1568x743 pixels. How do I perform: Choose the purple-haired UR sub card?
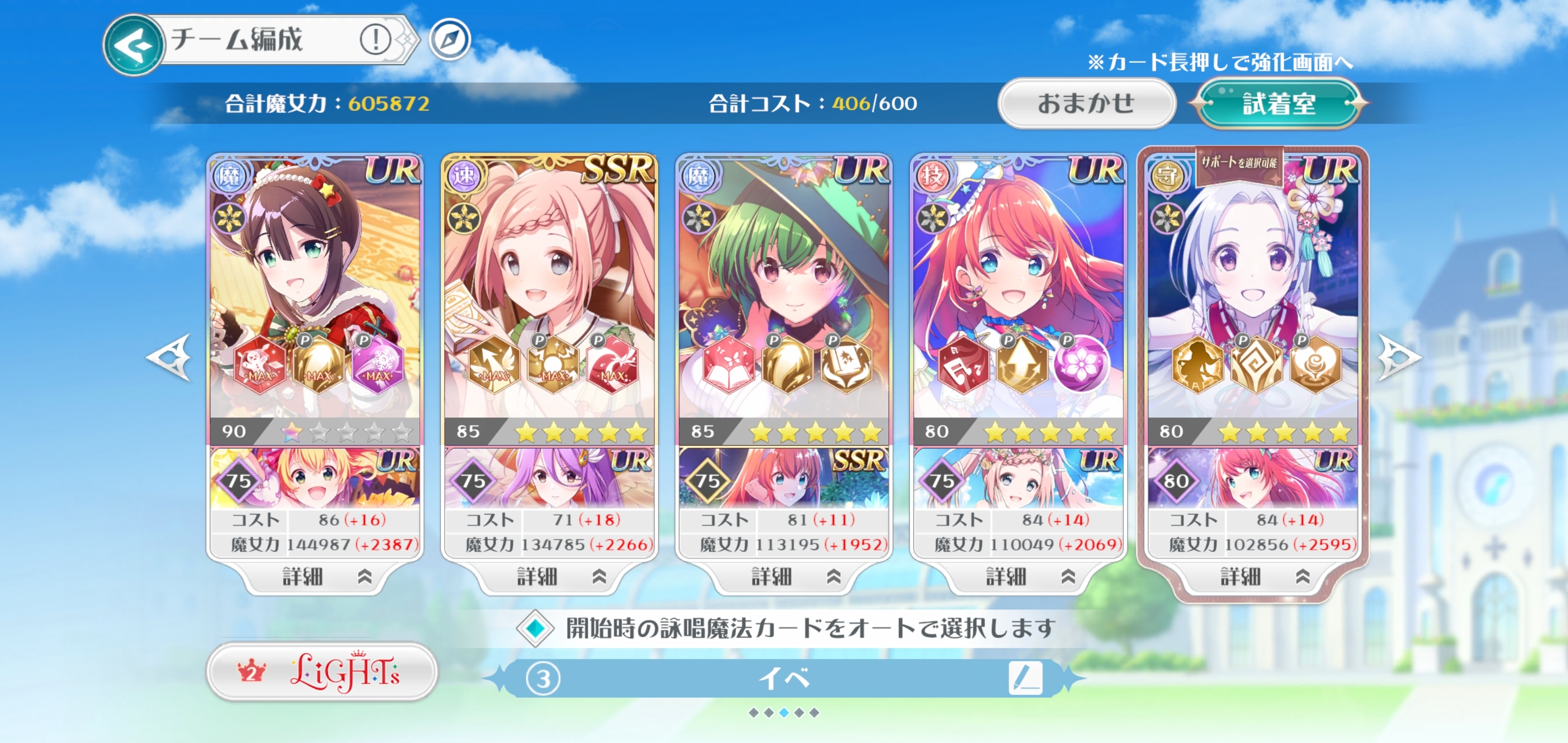(549, 479)
